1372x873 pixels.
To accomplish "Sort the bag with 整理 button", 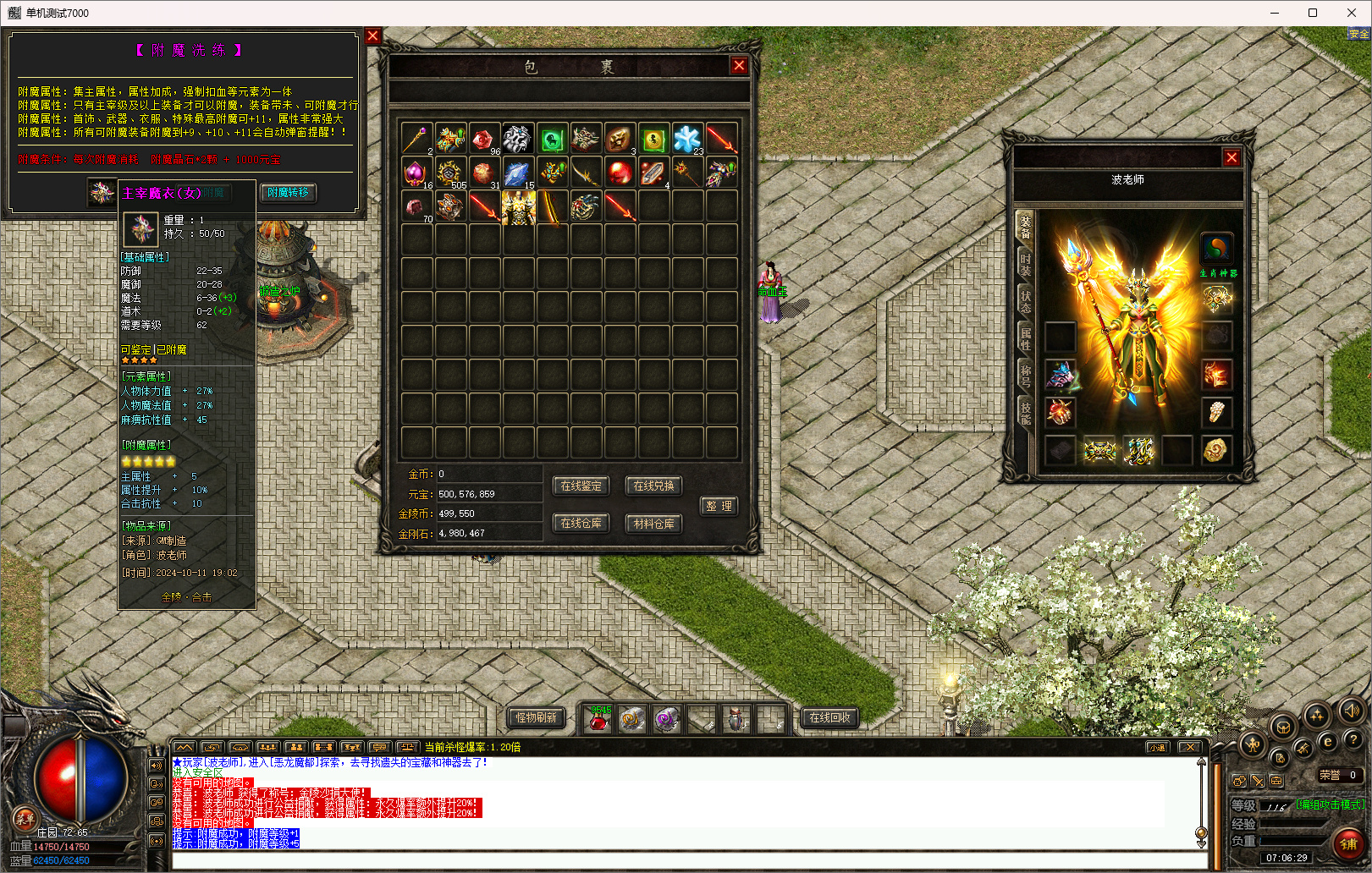I will pos(719,506).
